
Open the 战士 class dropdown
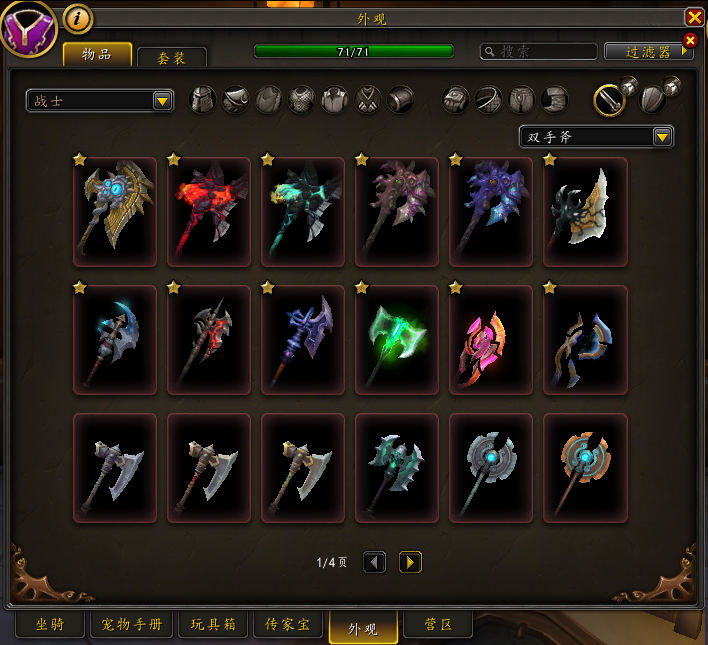[x=100, y=100]
